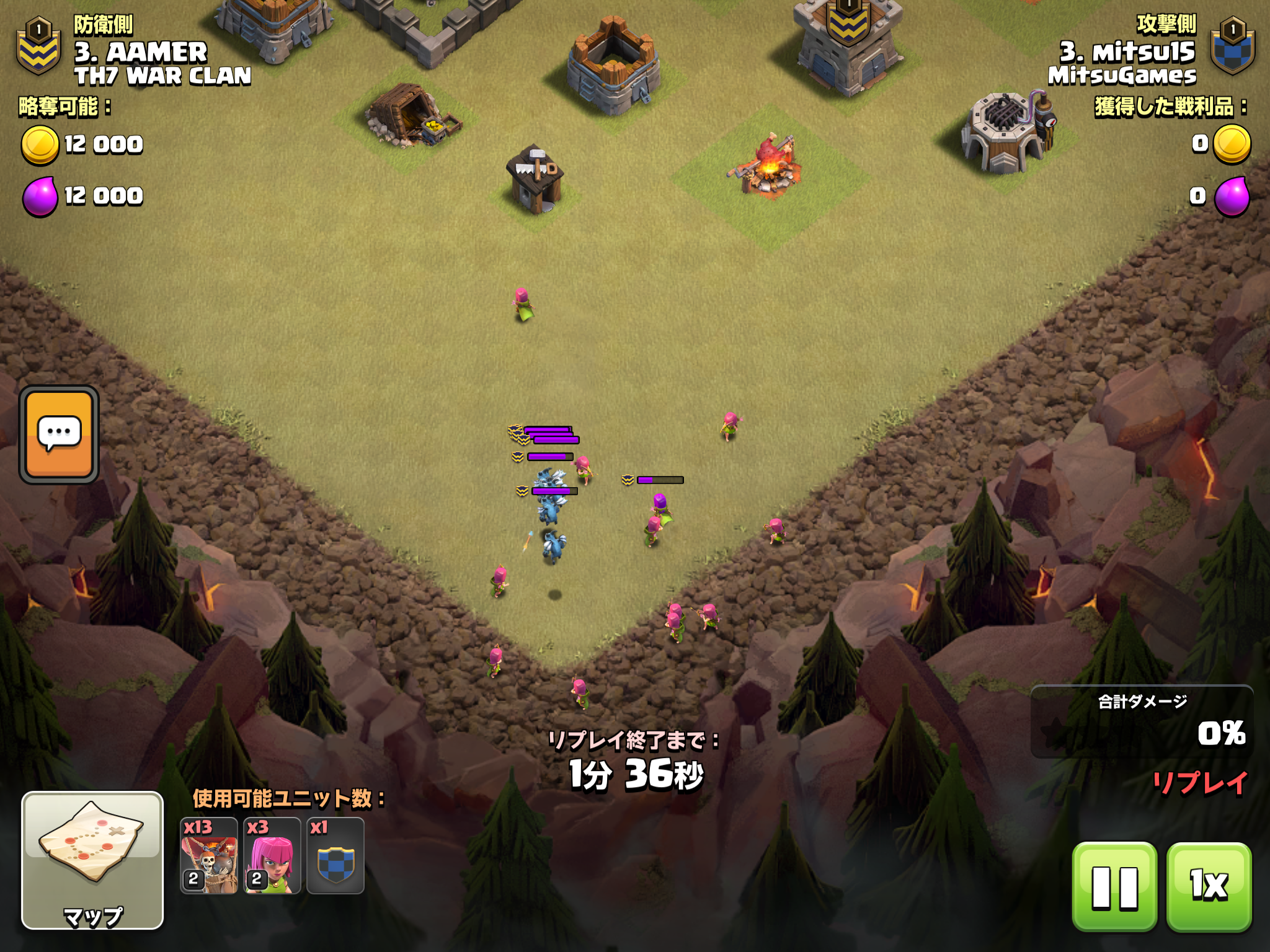Change the 1x replay speed
The width and height of the screenshot is (1270, 952).
[1209, 887]
